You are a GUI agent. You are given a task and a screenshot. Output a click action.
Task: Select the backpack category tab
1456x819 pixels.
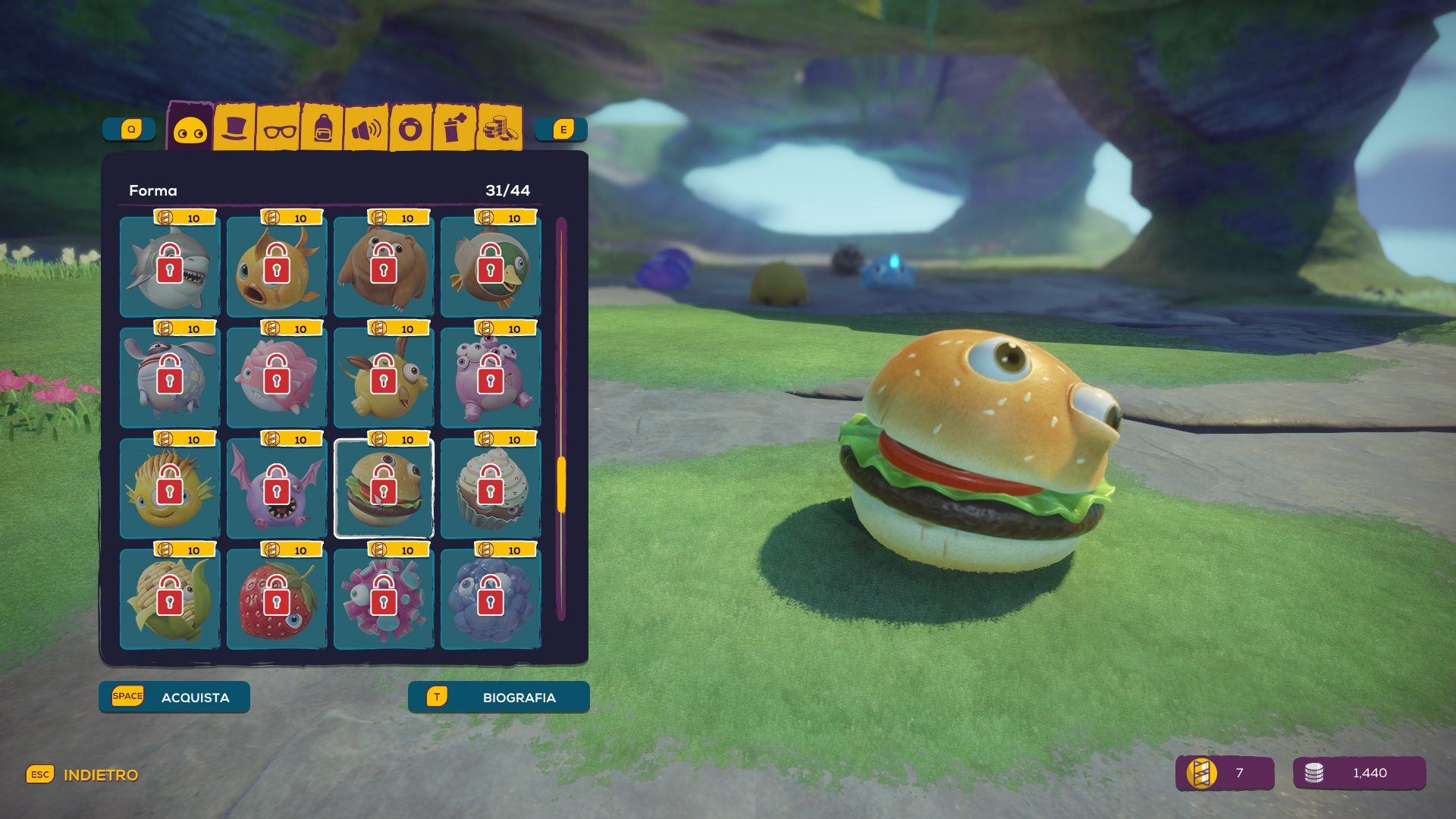[323, 129]
